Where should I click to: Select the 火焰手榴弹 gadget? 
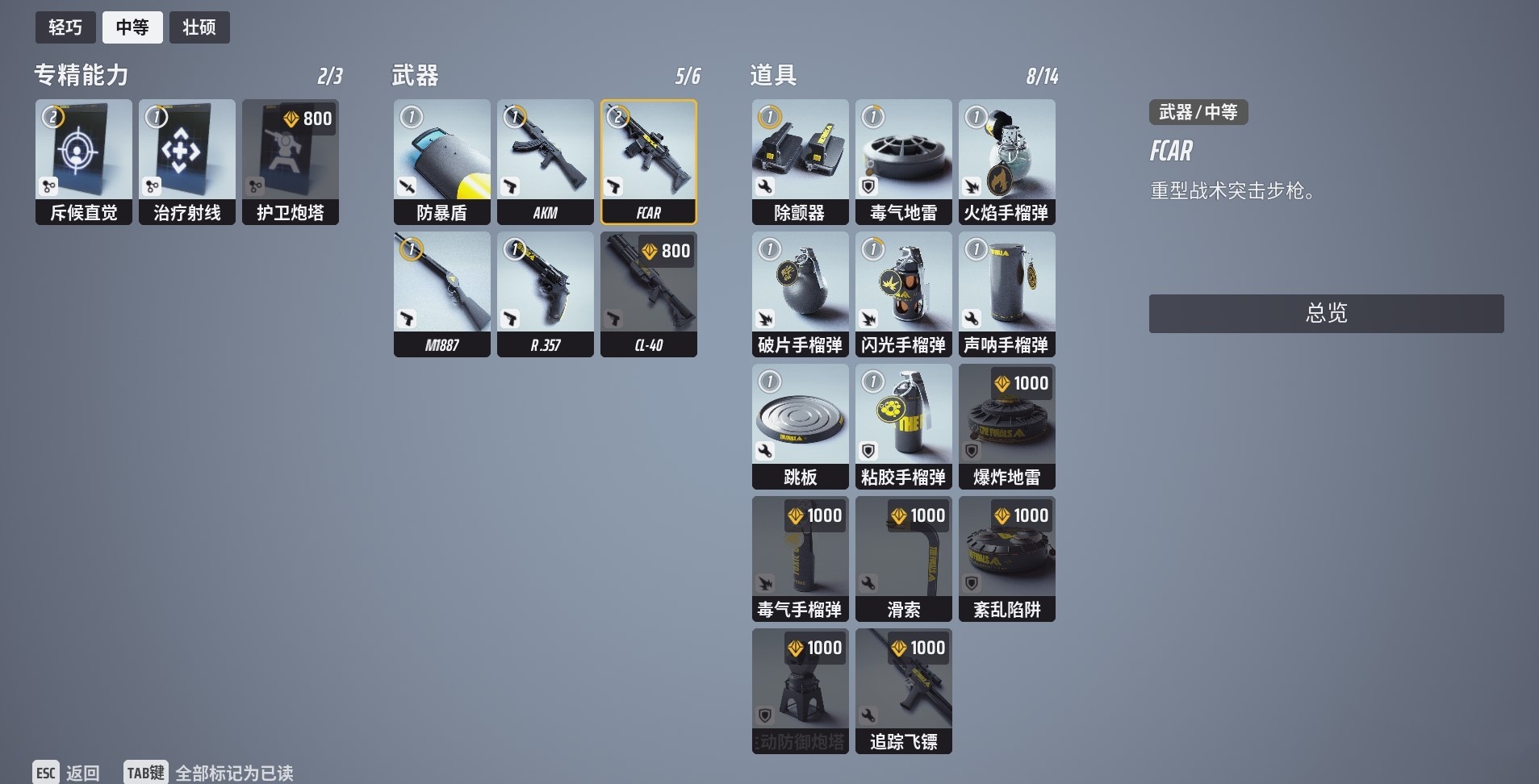[1006, 161]
